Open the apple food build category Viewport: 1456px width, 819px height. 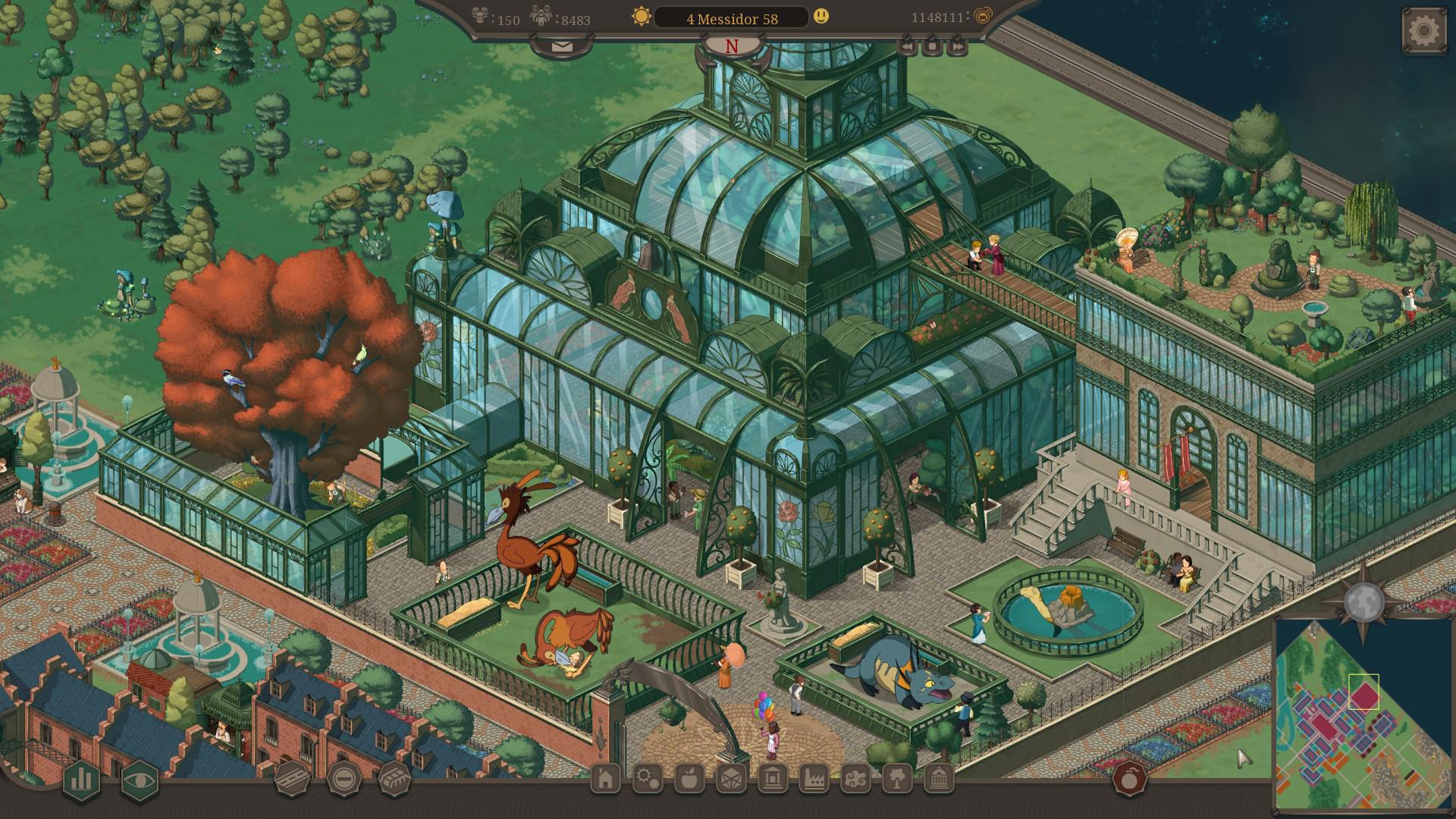coord(690,778)
